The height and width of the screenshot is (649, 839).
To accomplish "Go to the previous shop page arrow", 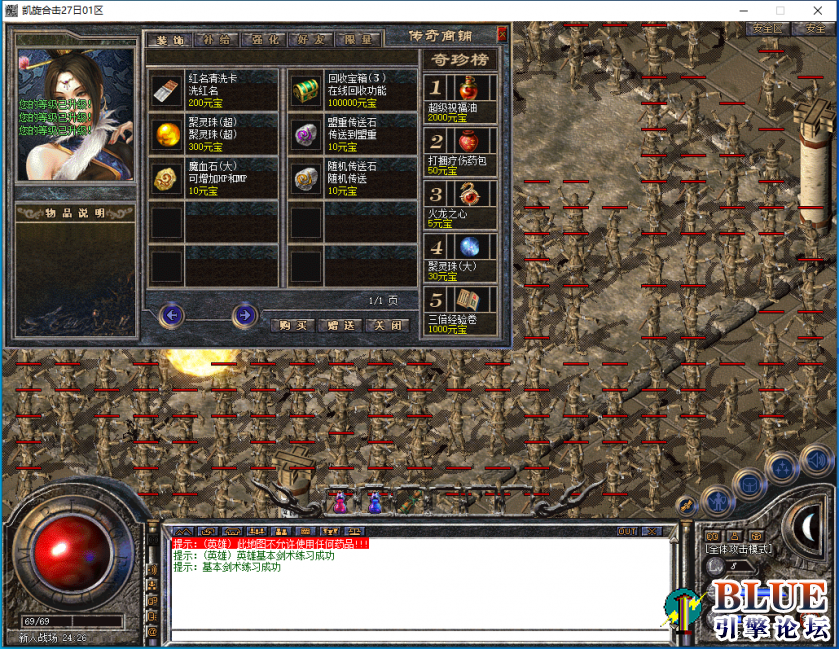I will pos(171,316).
